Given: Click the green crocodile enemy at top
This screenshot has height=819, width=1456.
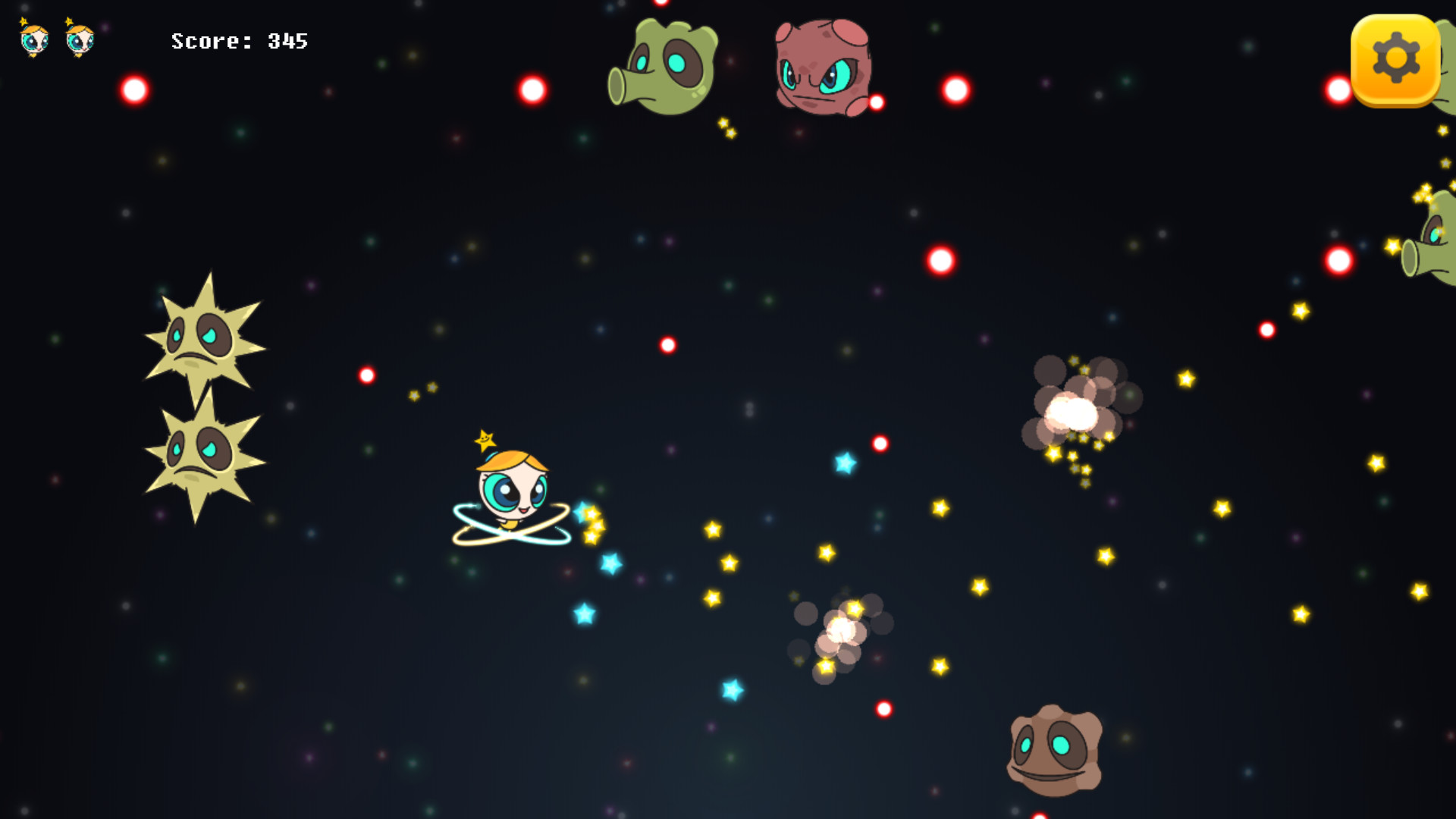Looking at the screenshot, I should pos(667,64).
